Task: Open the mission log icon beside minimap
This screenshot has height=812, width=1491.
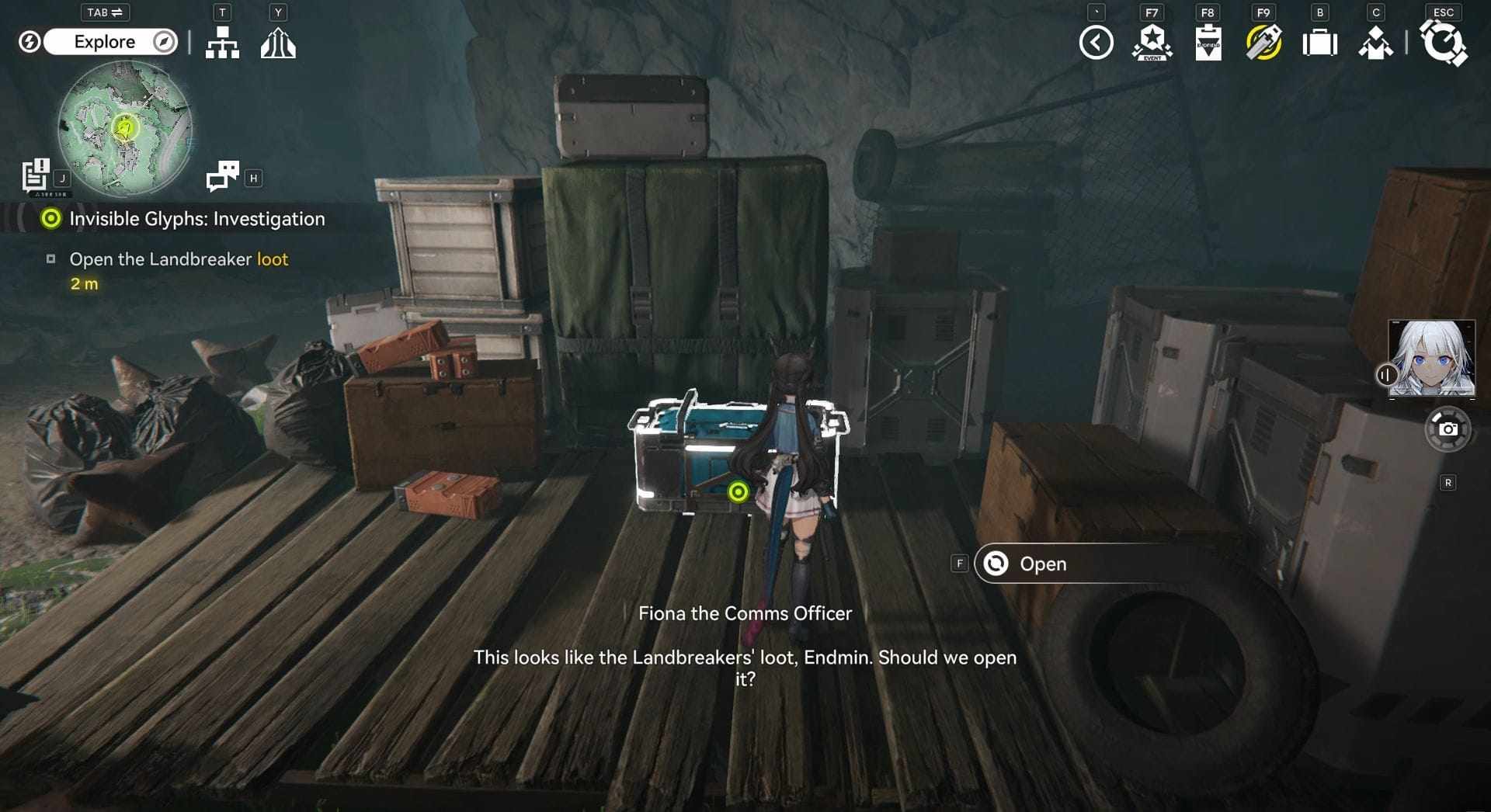Action: pos(36,175)
